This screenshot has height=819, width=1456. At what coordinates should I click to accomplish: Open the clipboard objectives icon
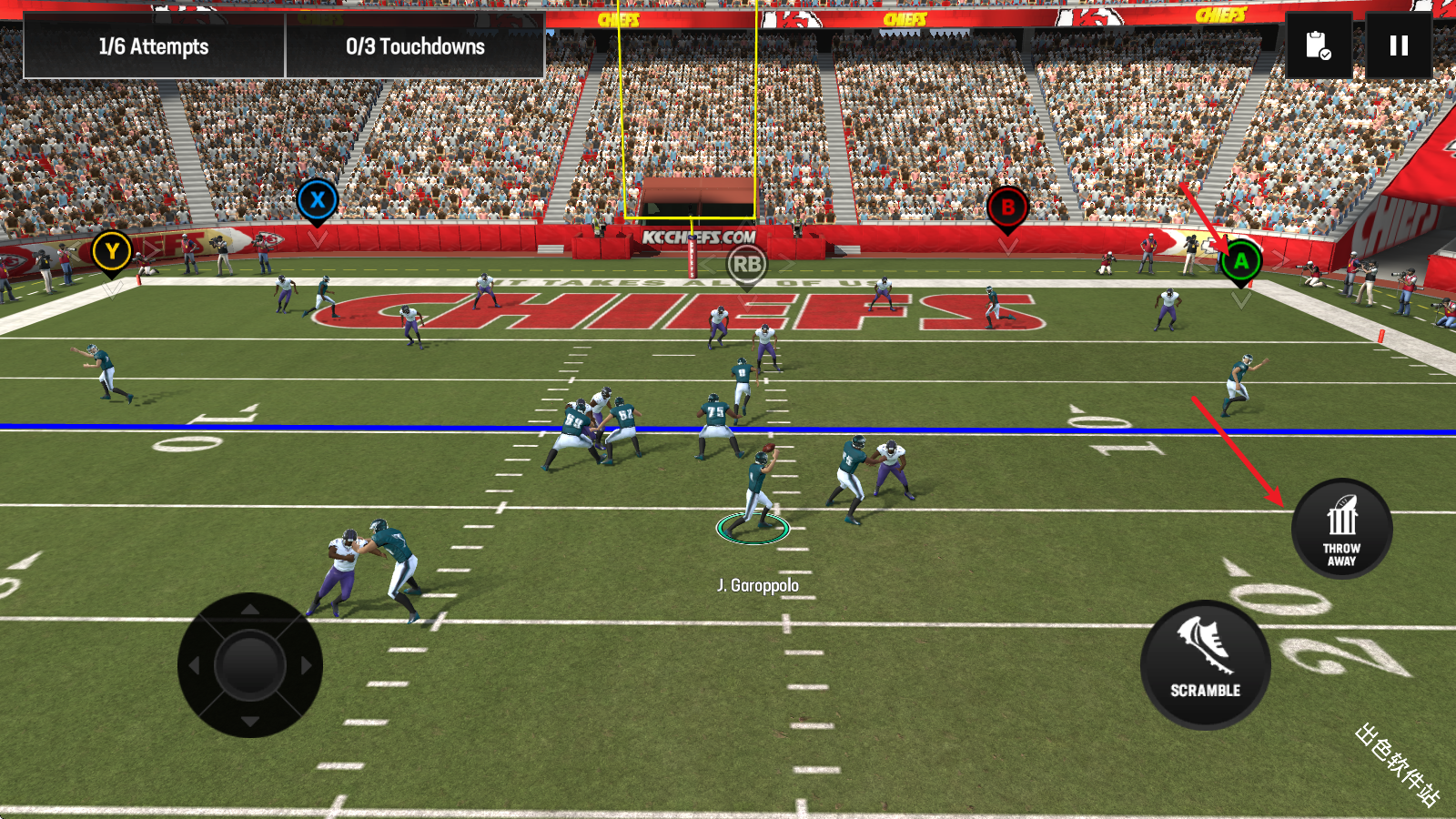tap(1319, 45)
